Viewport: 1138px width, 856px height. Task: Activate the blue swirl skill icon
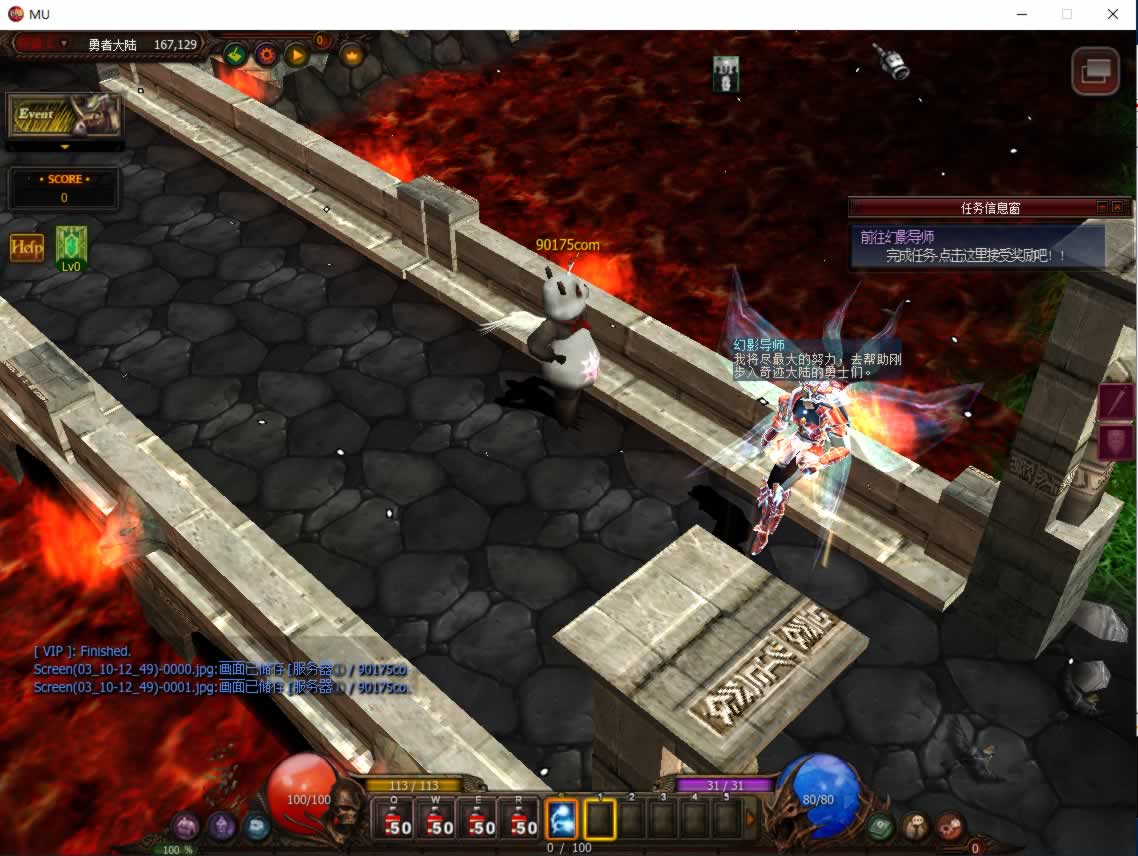[x=562, y=820]
